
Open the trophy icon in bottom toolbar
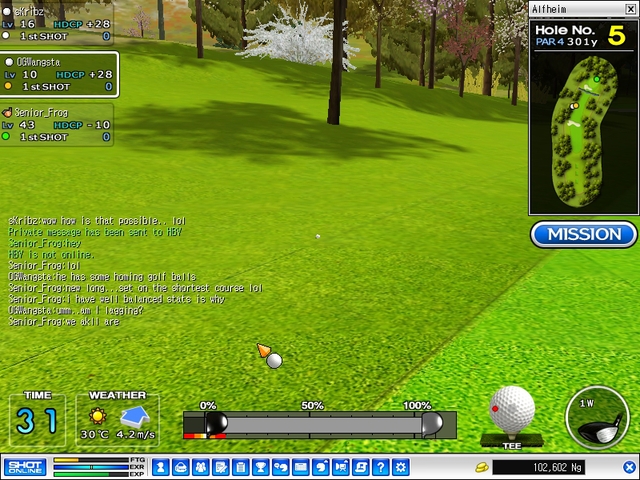point(260,467)
